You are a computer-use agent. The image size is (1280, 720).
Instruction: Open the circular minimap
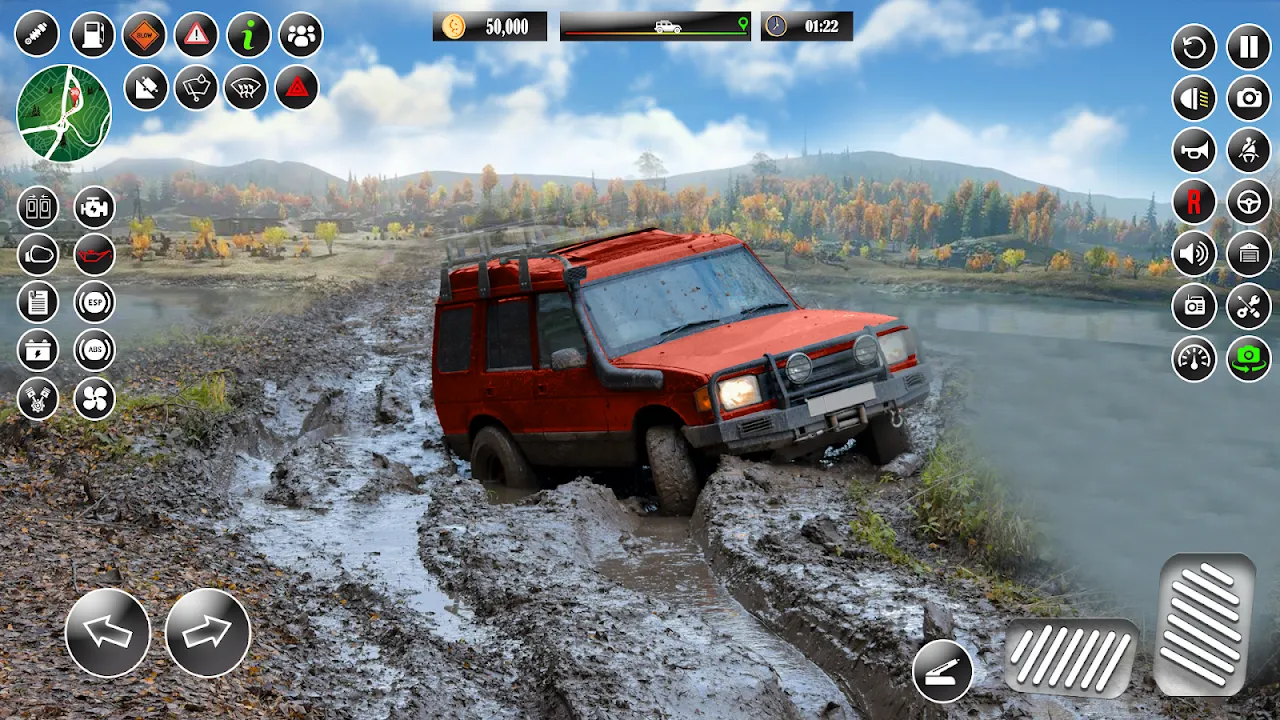click(x=64, y=113)
